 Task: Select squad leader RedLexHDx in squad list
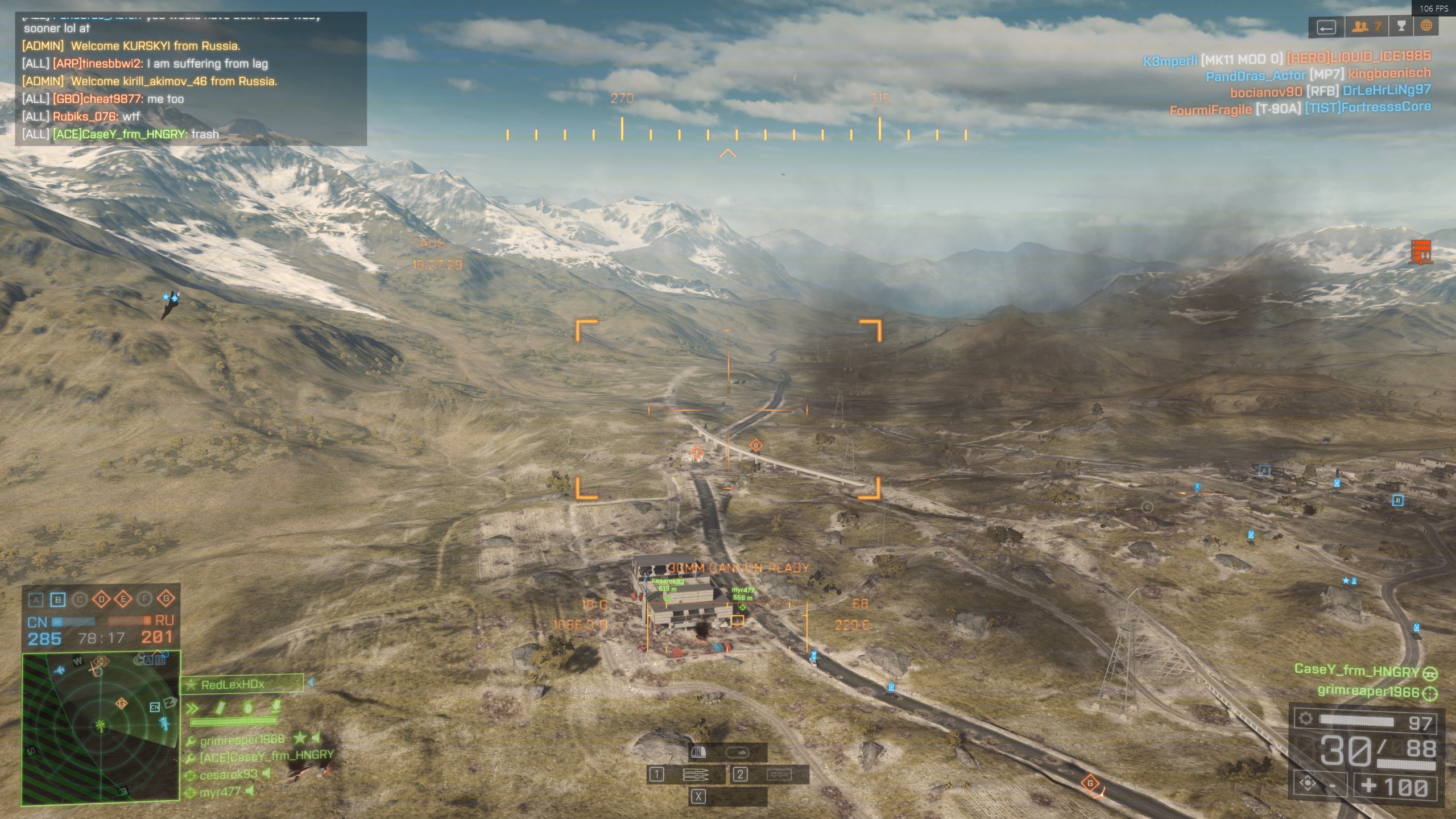tap(242, 685)
